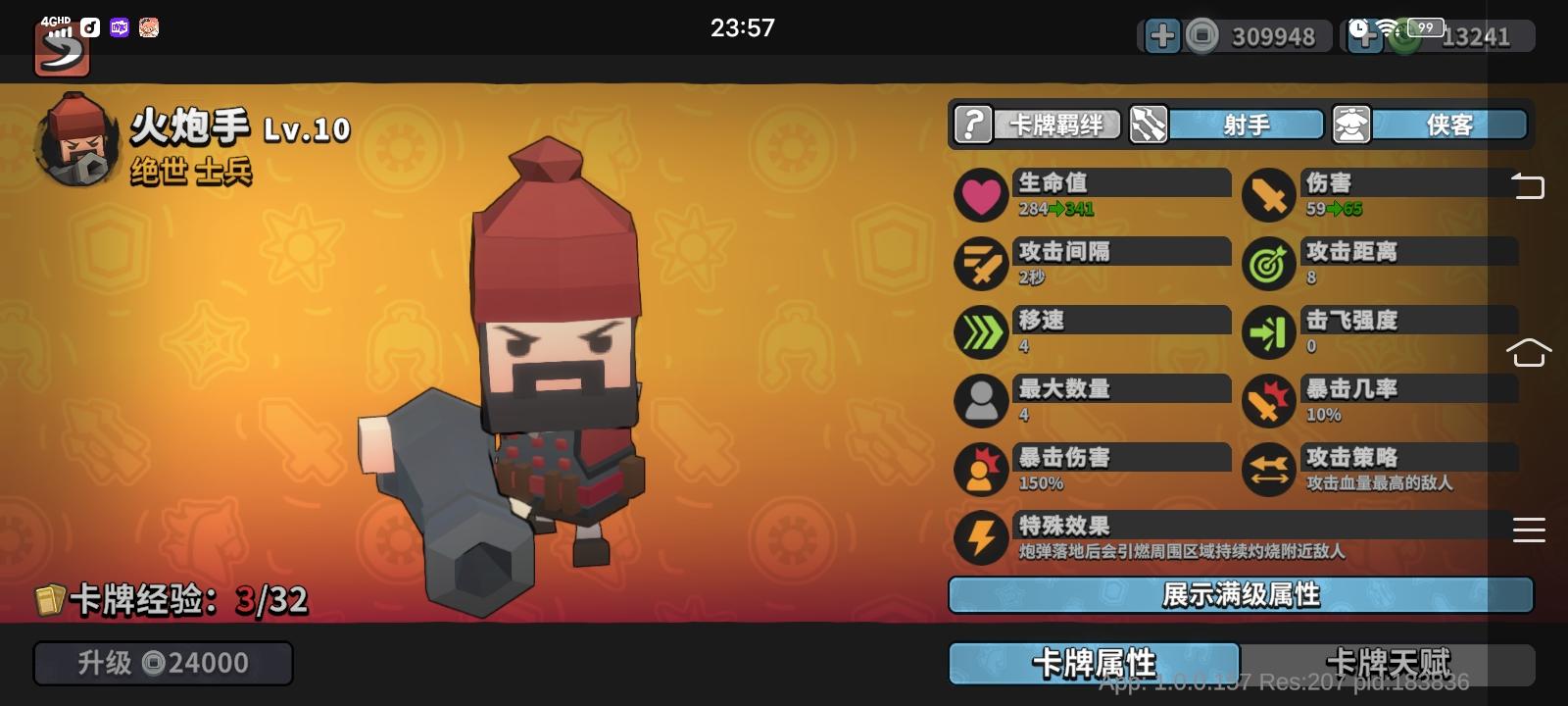Click the chevron 移速 movement speed icon
The image size is (1568, 706).
[981, 331]
